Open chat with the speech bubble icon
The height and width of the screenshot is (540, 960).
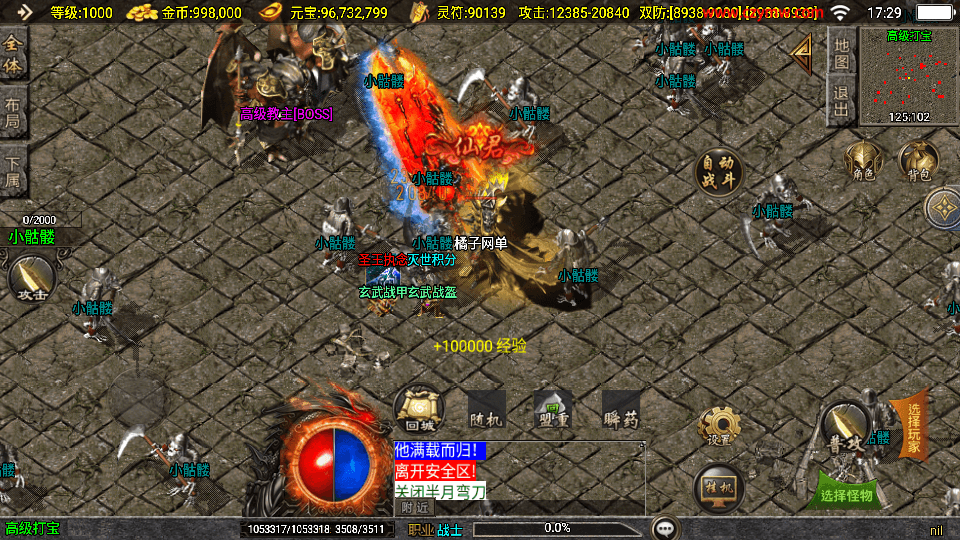click(665, 528)
